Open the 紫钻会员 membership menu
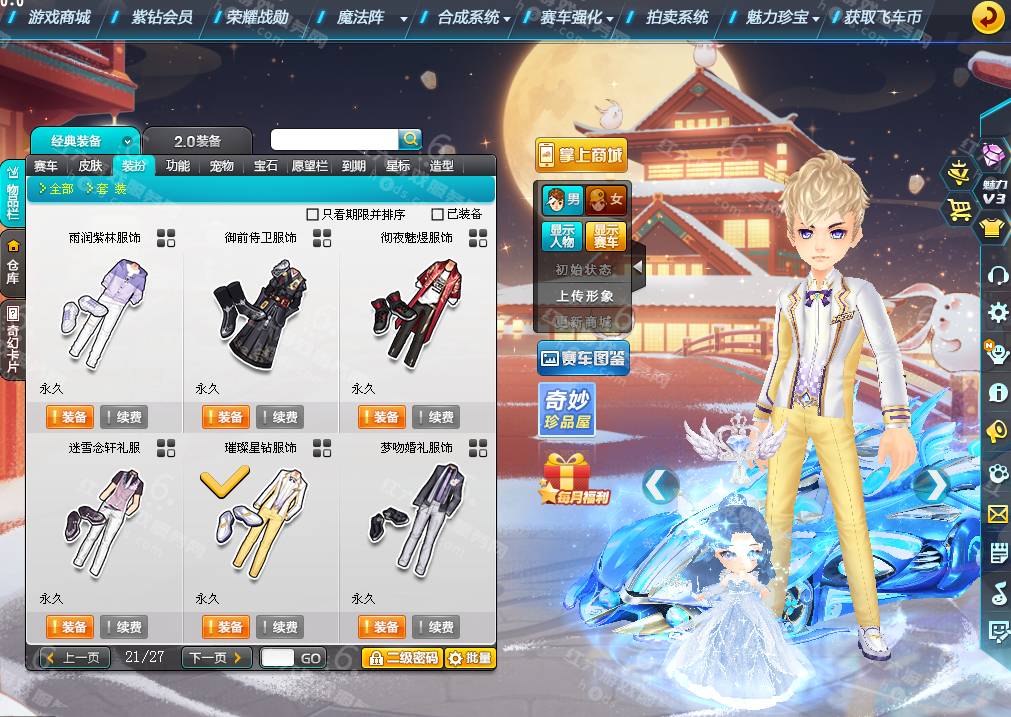 point(161,17)
